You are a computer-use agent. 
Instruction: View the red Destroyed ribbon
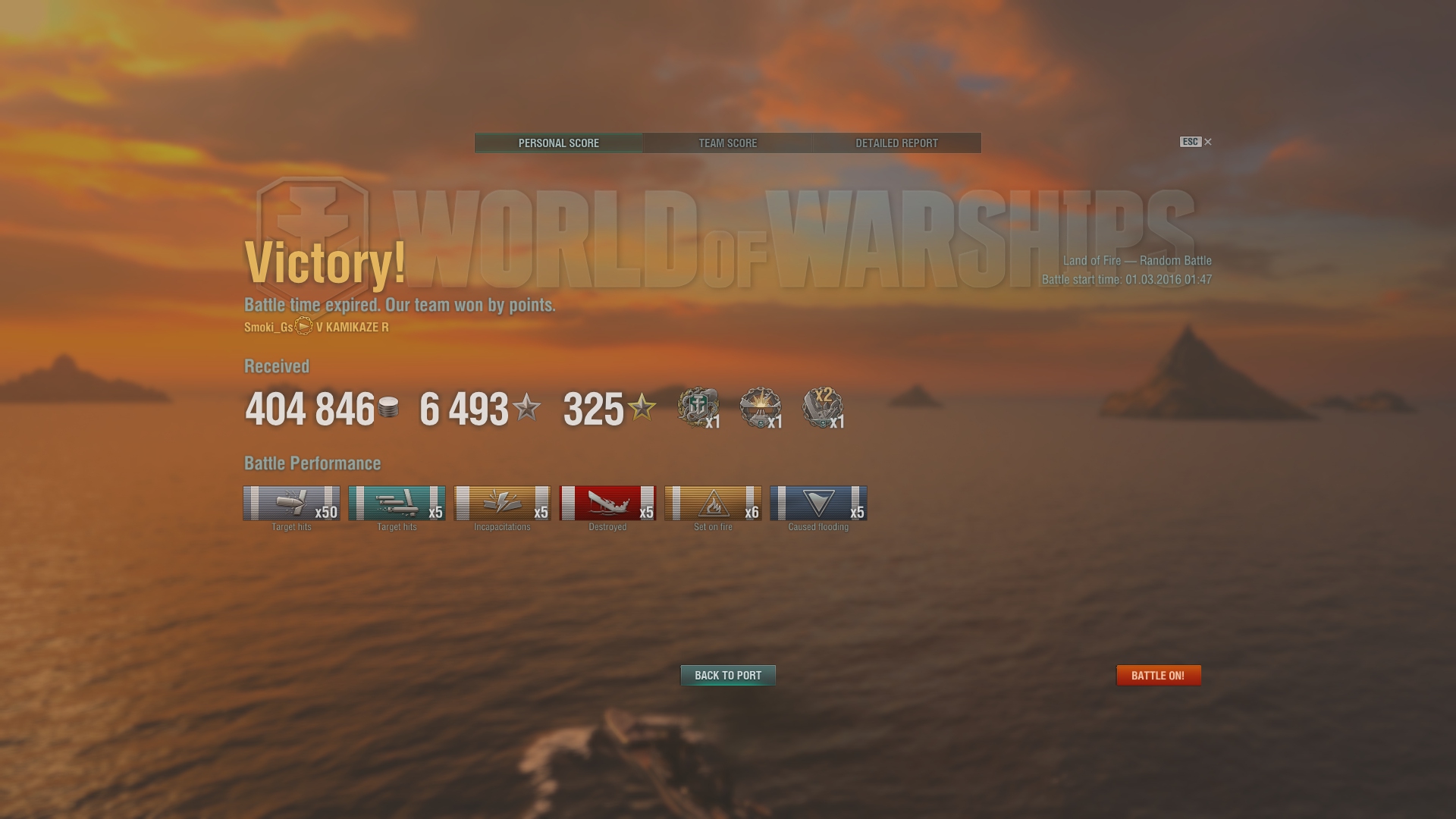(607, 504)
